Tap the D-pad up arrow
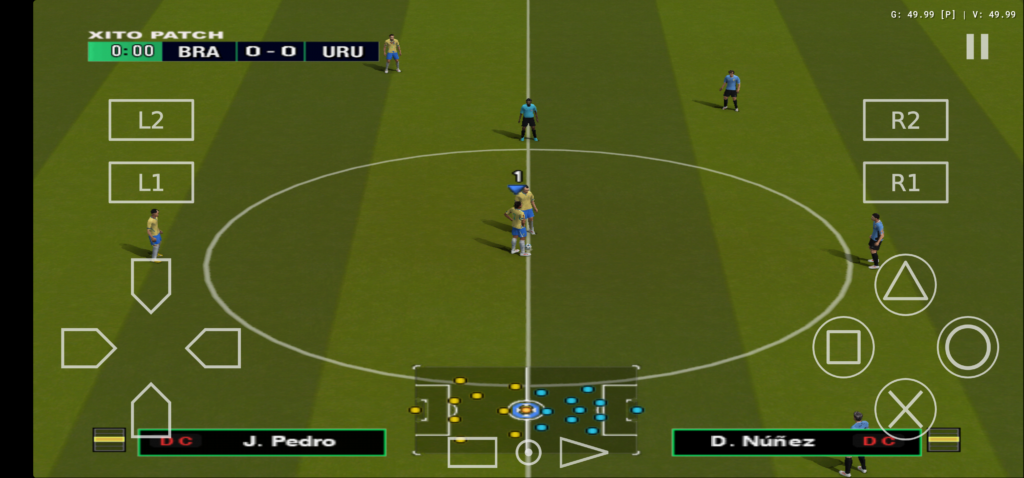 [151, 284]
